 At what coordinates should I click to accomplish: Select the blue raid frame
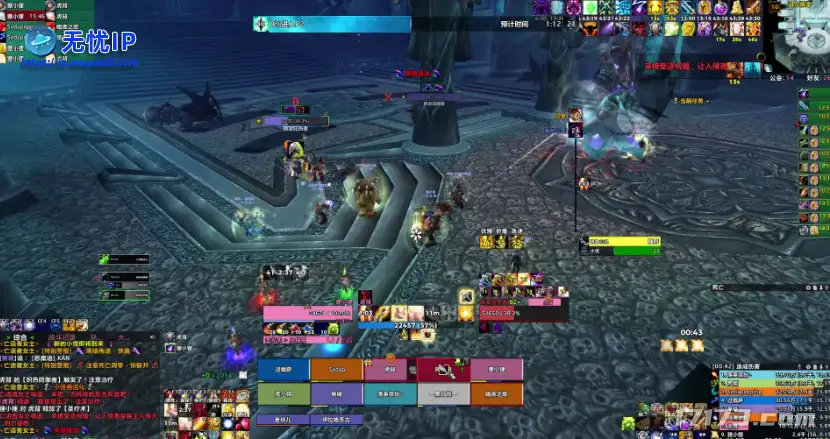tap(284, 369)
